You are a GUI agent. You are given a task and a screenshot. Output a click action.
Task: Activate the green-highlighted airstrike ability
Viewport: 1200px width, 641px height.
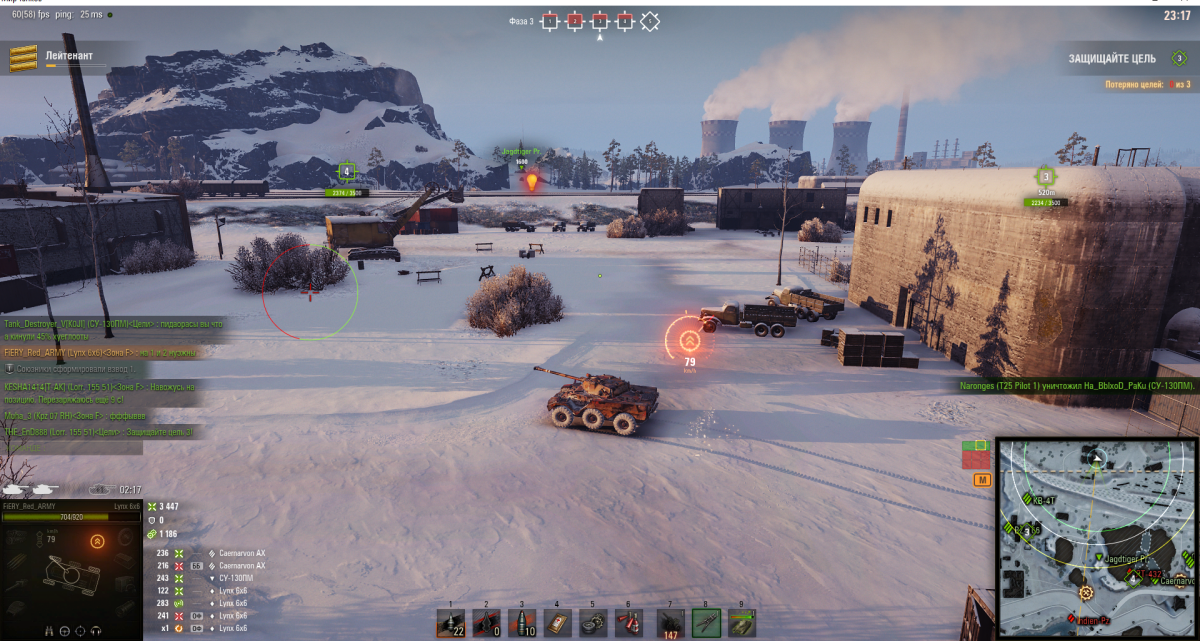706,622
